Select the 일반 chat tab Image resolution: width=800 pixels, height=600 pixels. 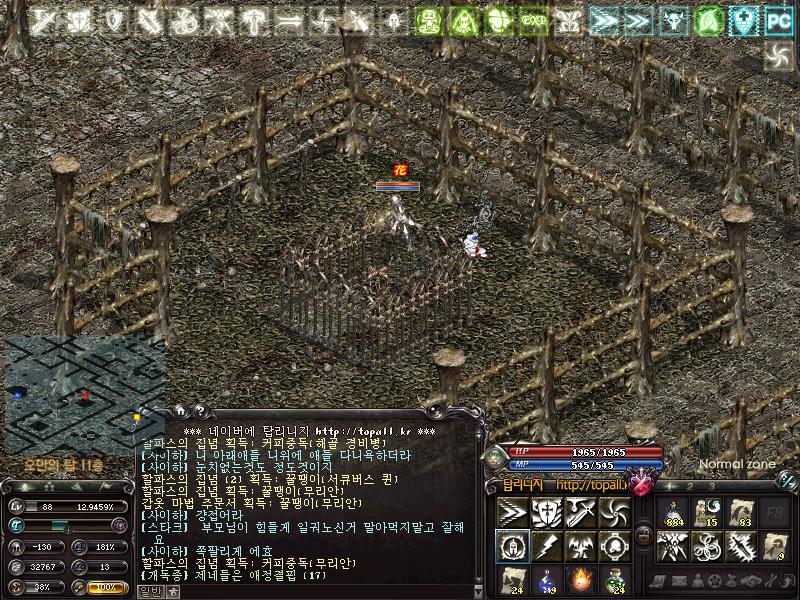[x=148, y=592]
